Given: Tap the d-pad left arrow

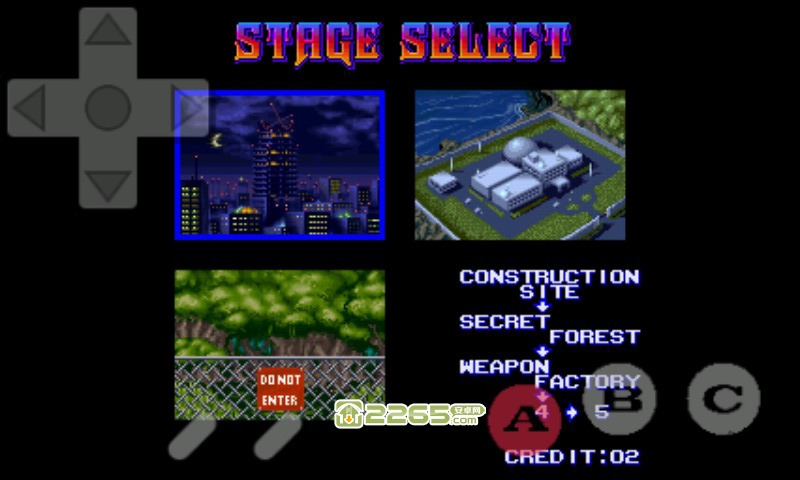Looking at the screenshot, I should pyautogui.click(x=30, y=108).
